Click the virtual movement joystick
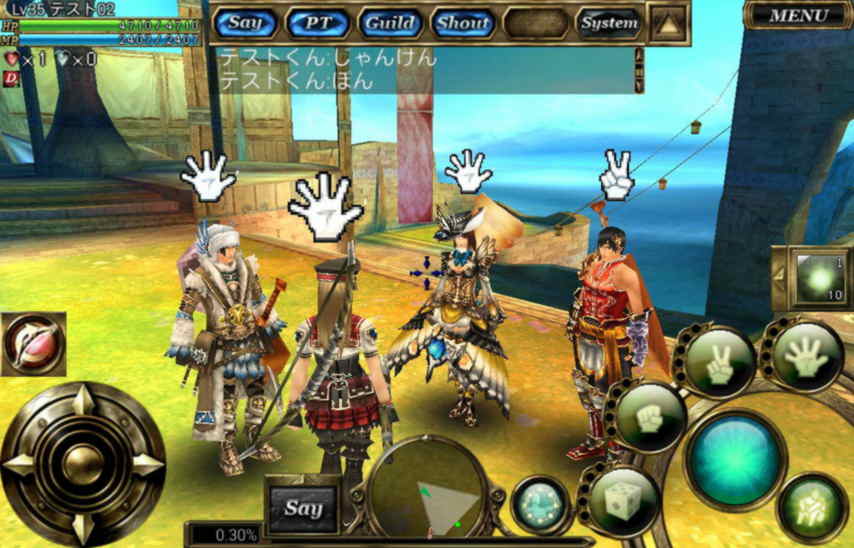 tap(82, 465)
